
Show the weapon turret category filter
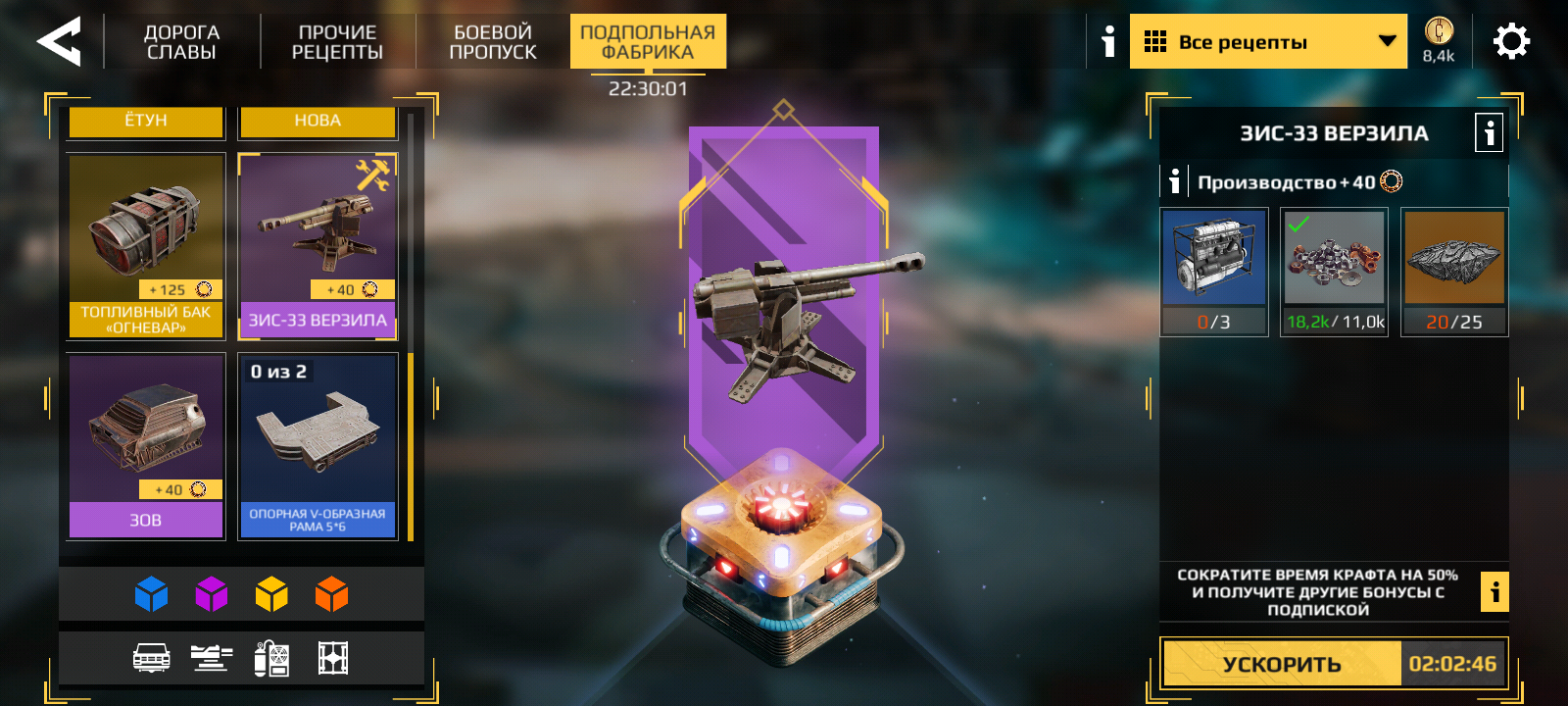pos(212,658)
